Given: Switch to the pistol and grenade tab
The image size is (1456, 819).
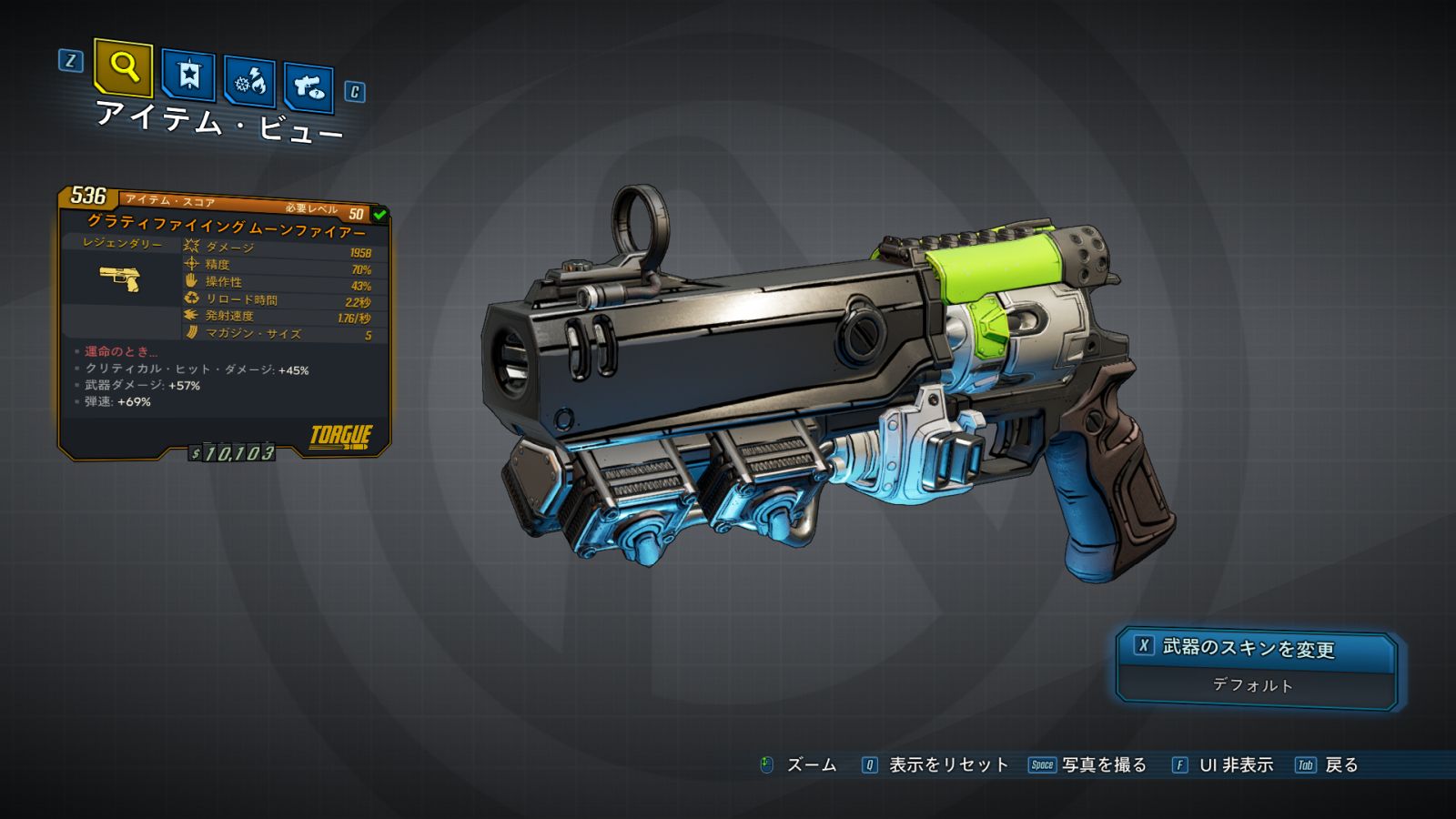Looking at the screenshot, I should pos(308,87).
